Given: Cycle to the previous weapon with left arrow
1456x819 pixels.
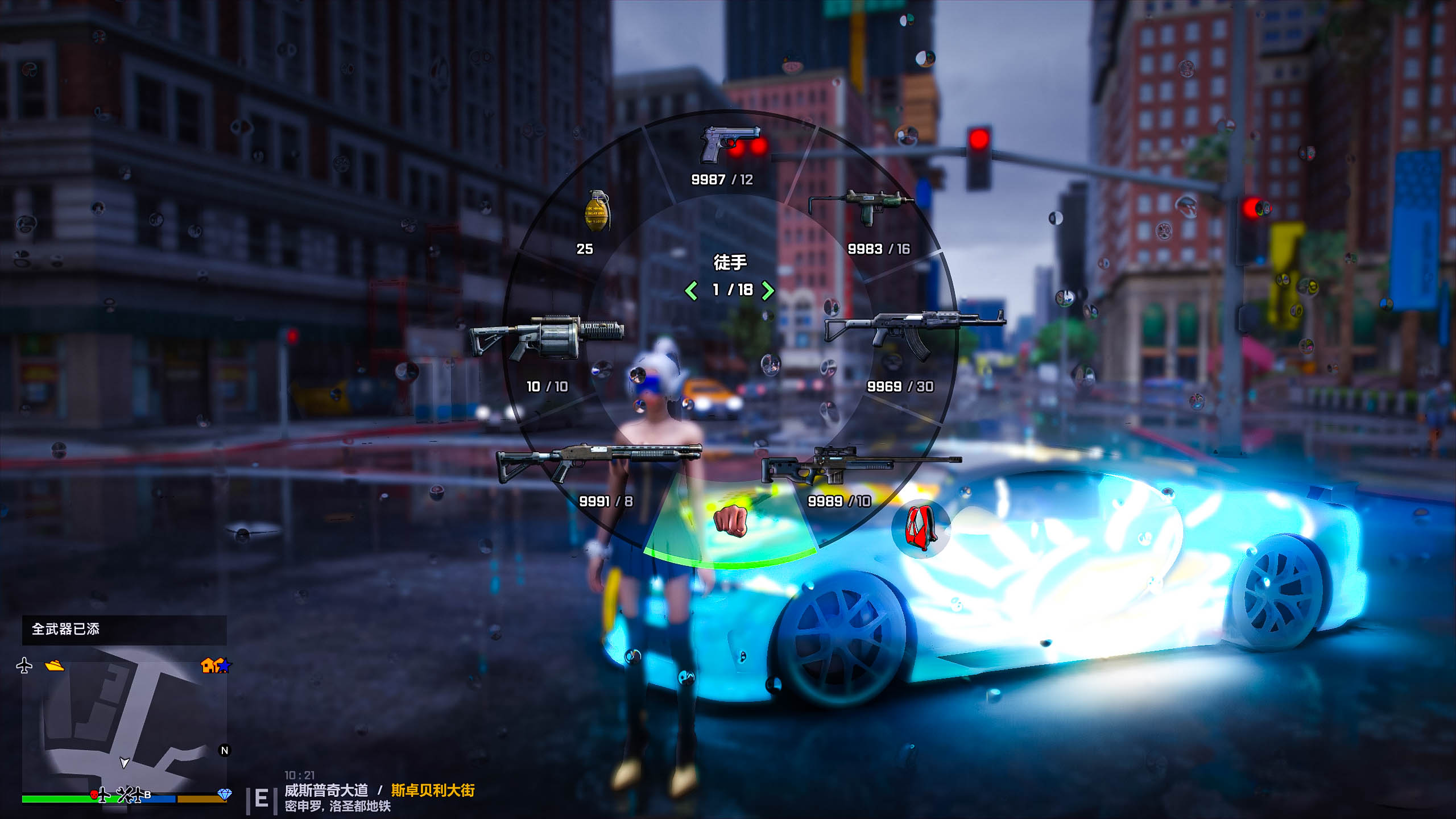Looking at the screenshot, I should [x=691, y=291].
